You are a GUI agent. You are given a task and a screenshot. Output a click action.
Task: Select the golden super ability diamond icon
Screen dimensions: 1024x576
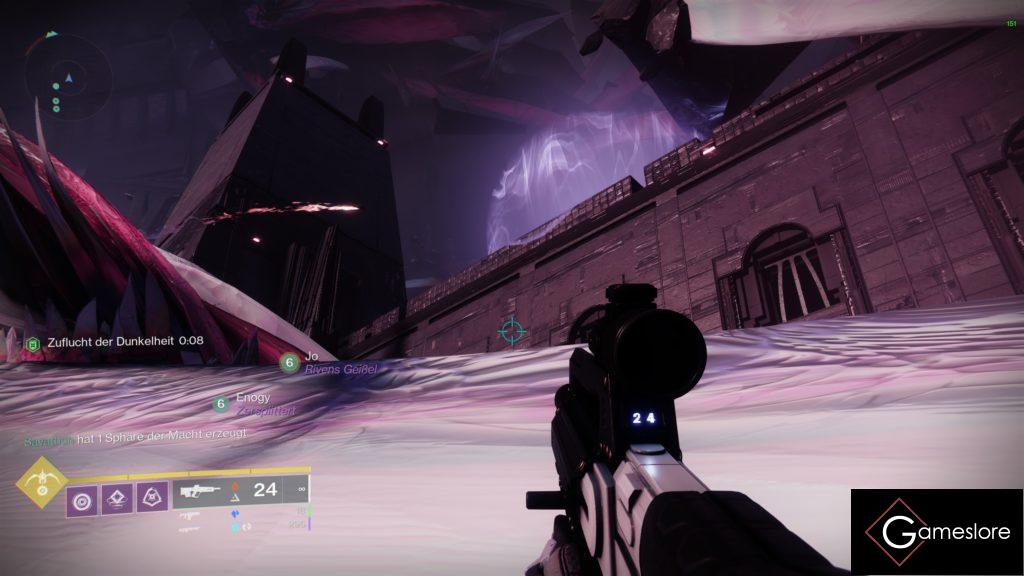coord(42,483)
